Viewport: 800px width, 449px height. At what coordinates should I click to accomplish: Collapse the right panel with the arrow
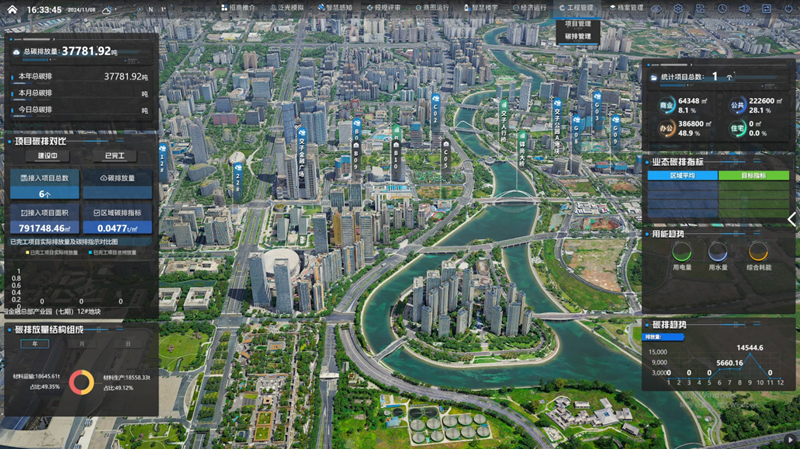pyautogui.click(x=792, y=219)
